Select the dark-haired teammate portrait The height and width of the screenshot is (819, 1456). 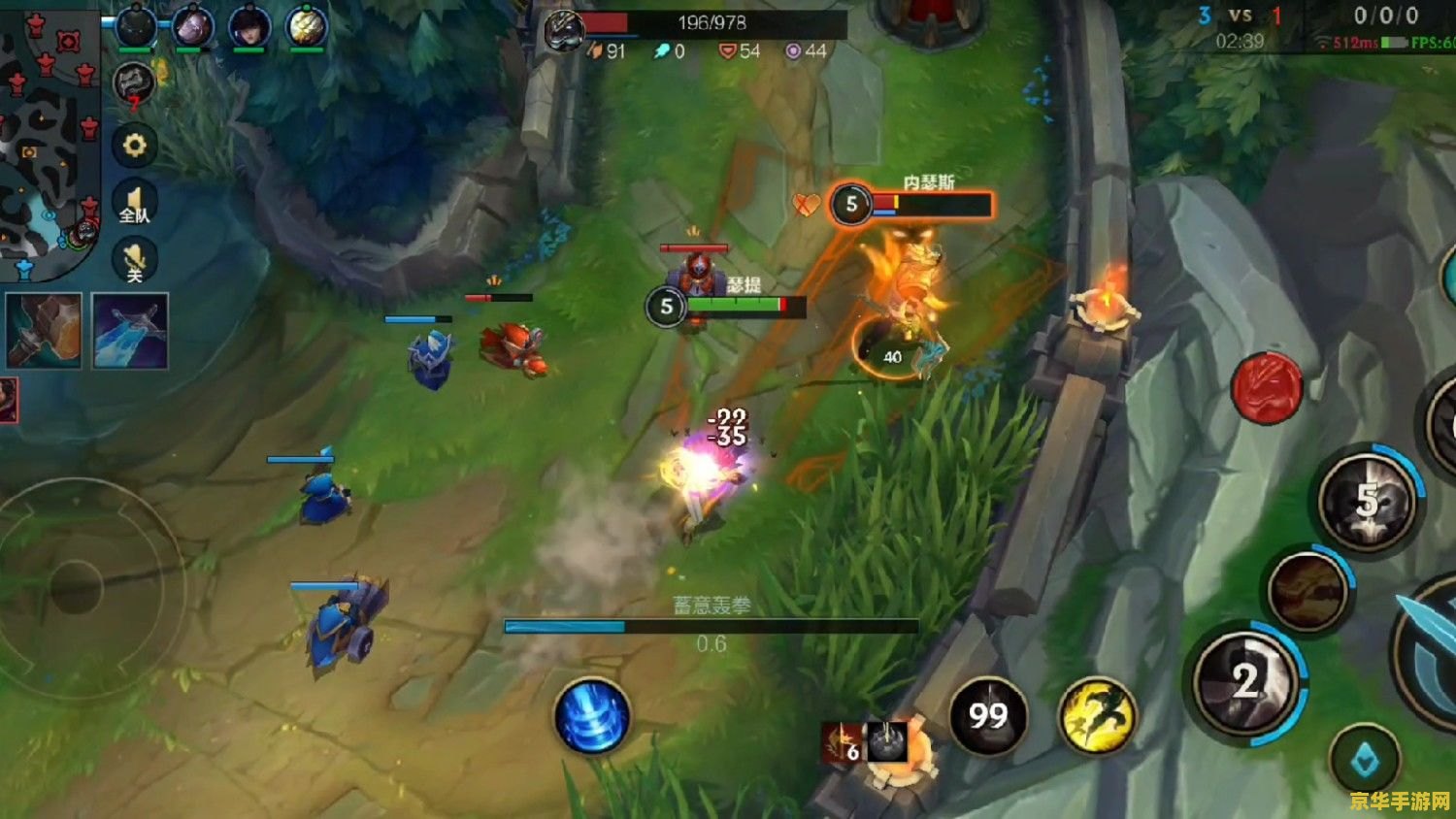pos(249,27)
